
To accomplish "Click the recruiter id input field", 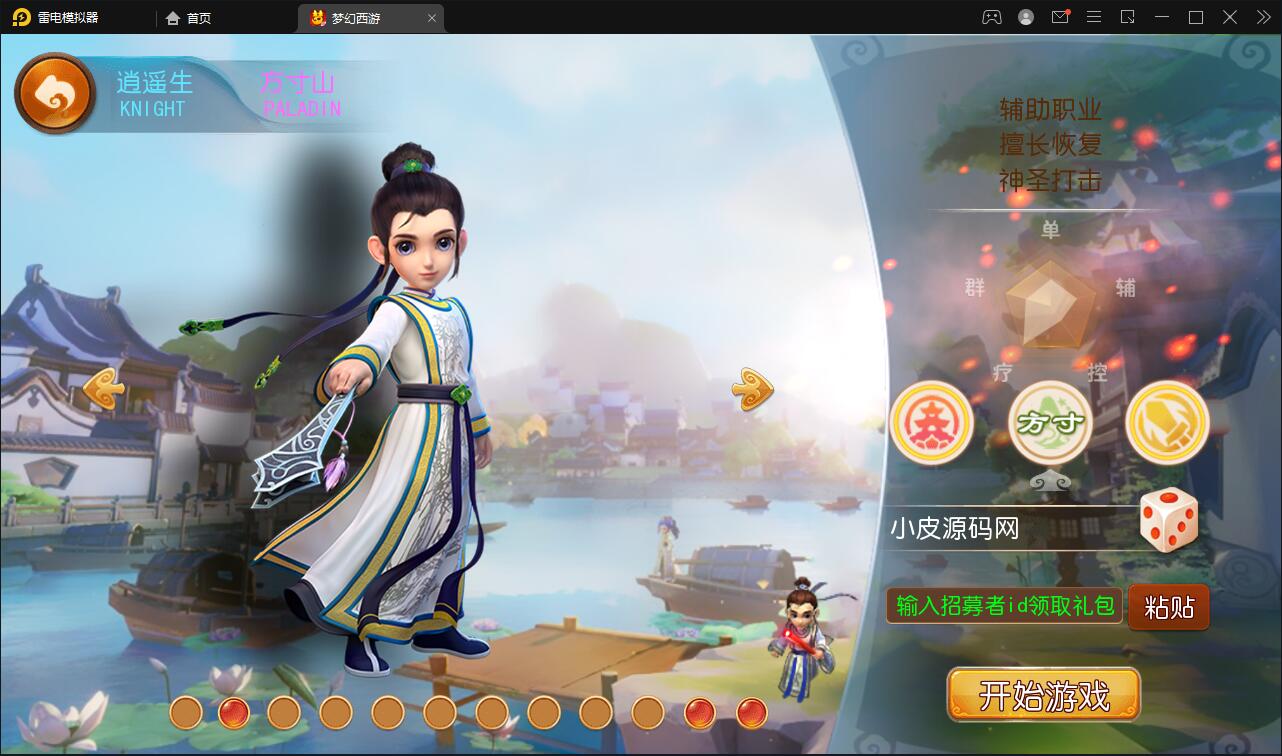I will [1000, 606].
